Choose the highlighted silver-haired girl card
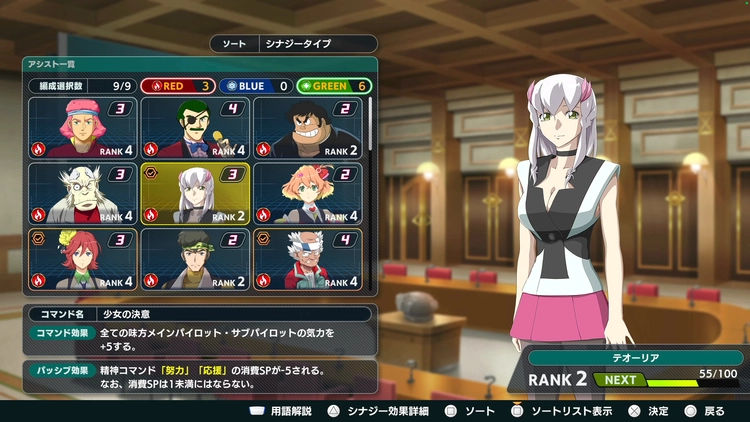The height and width of the screenshot is (422, 750). [195, 193]
